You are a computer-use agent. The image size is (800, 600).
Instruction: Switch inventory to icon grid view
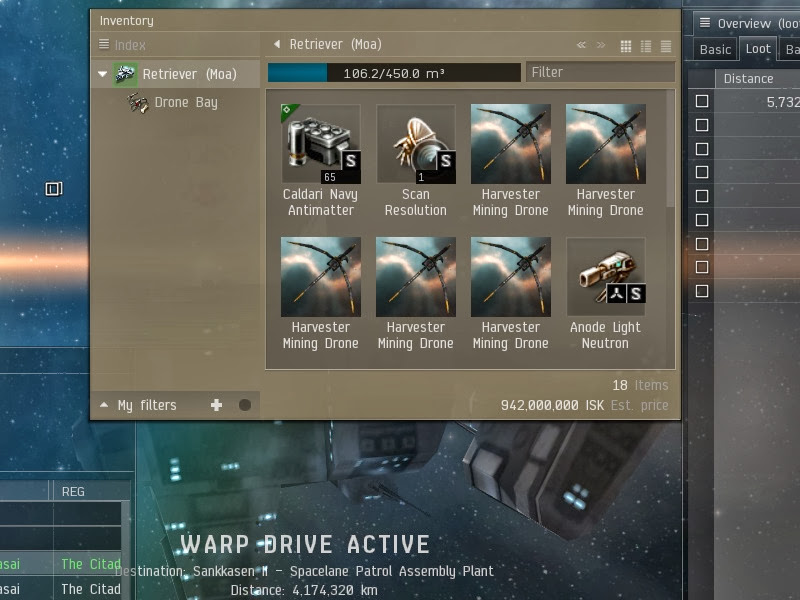coord(626,45)
